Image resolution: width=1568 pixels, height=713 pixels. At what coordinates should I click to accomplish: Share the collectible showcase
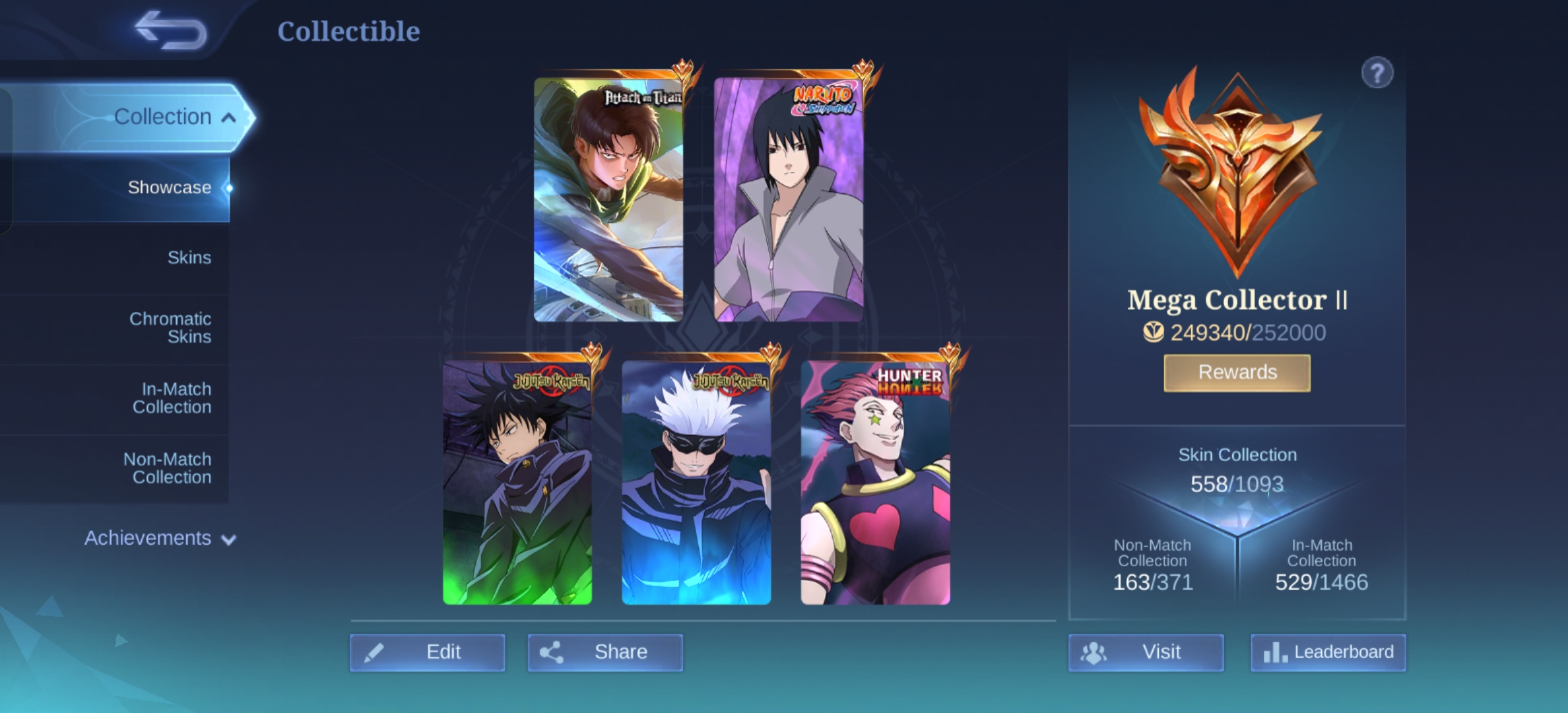pyautogui.click(x=605, y=652)
